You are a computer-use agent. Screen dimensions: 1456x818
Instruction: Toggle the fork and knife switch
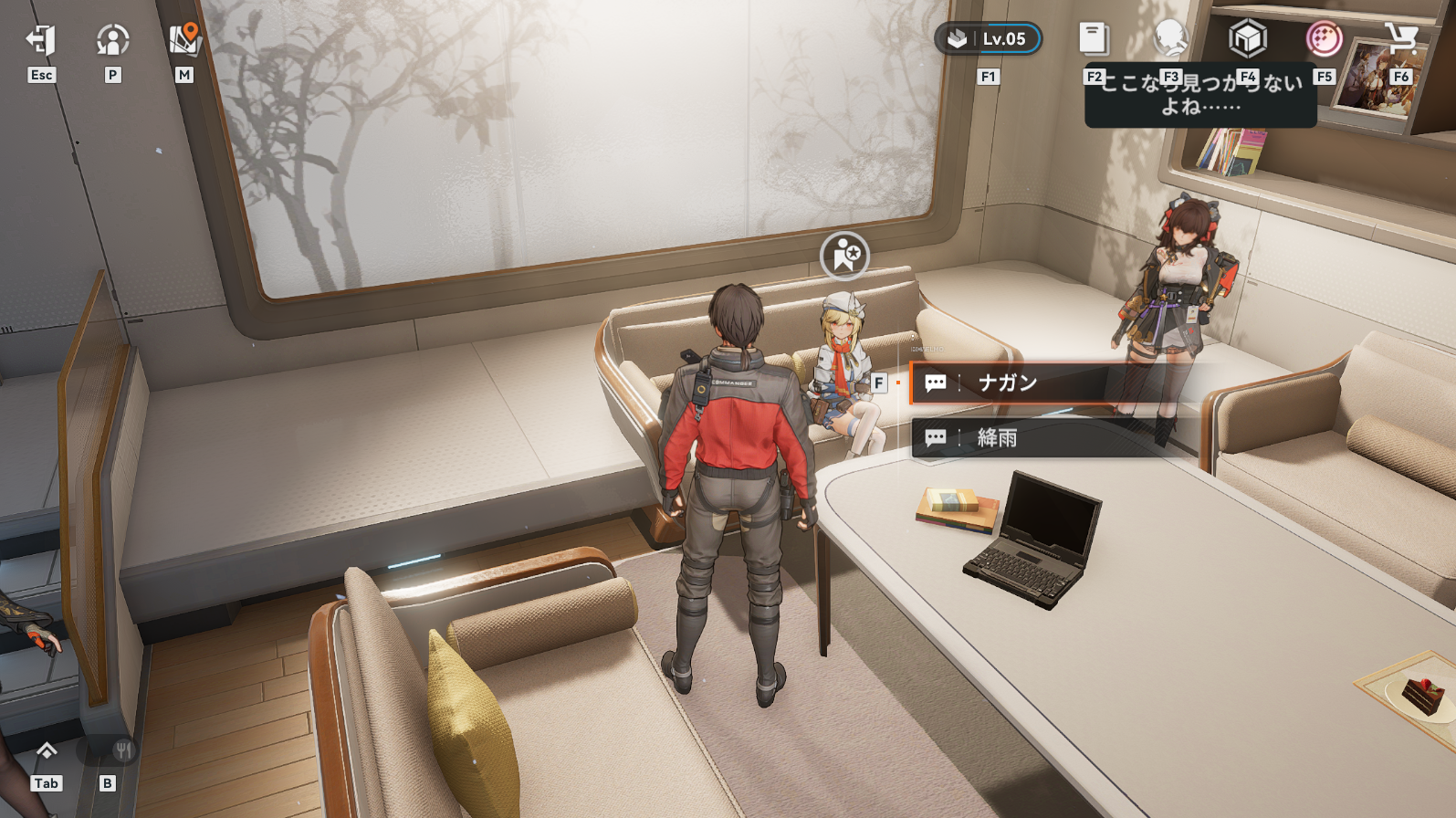[x=122, y=751]
